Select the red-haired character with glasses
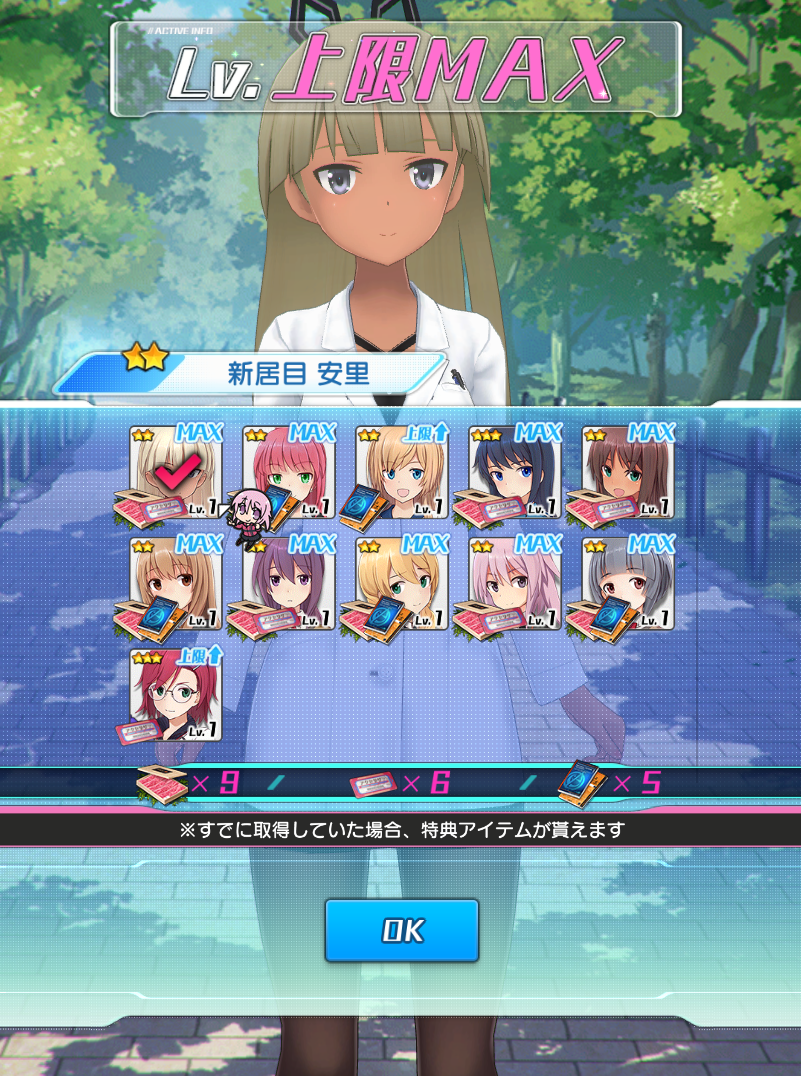This screenshot has width=801, height=1076. coord(176,696)
